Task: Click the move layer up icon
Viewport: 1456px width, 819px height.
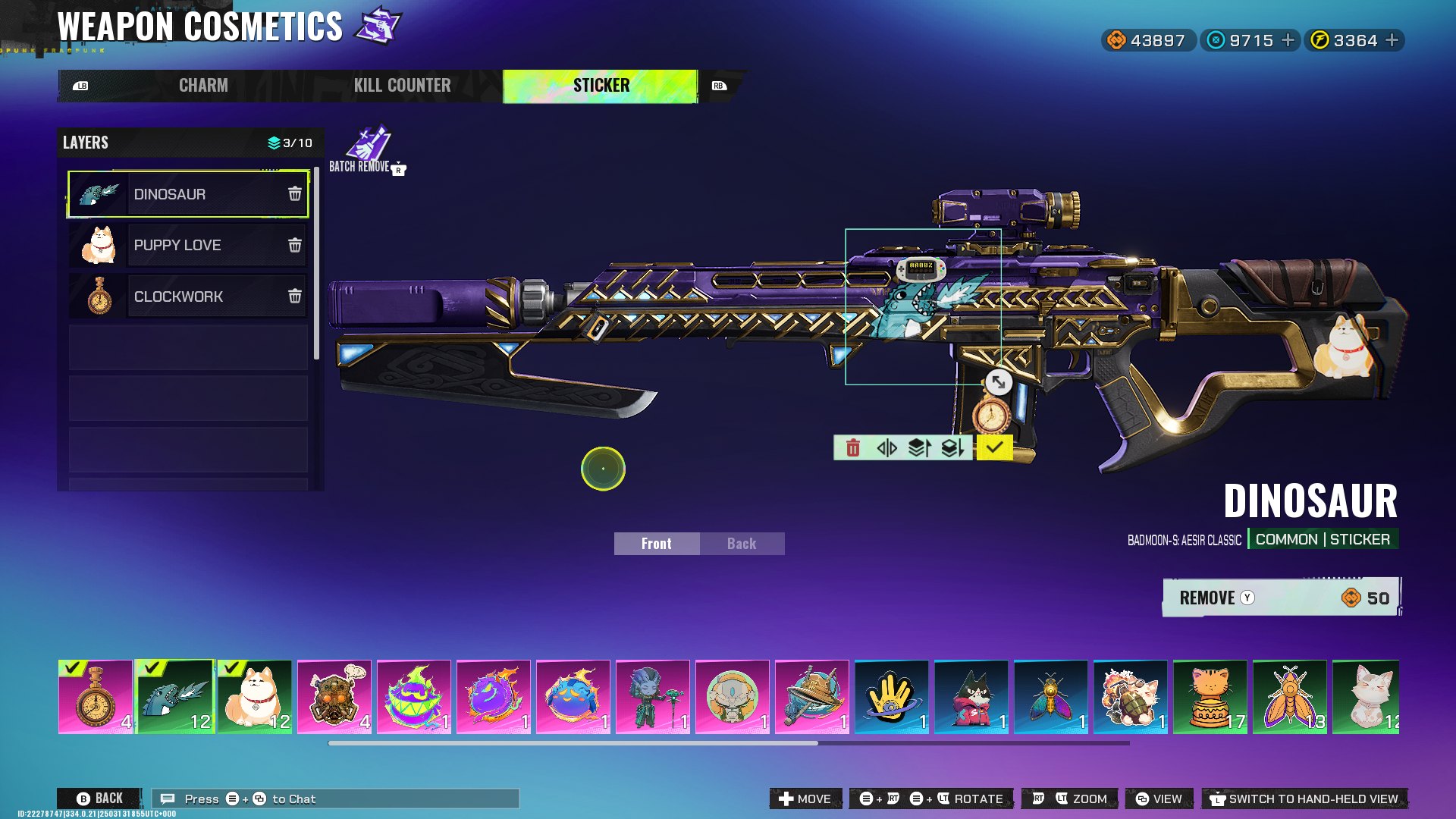Action: pos(920,448)
